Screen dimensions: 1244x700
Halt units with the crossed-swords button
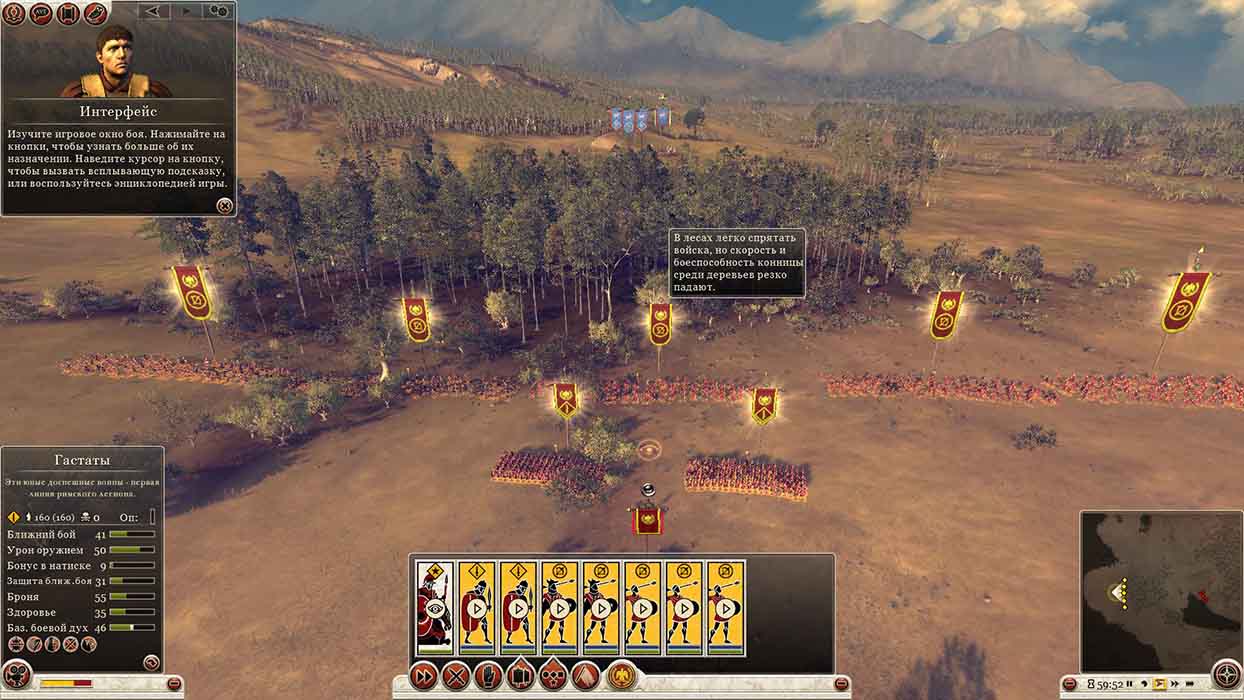(456, 676)
